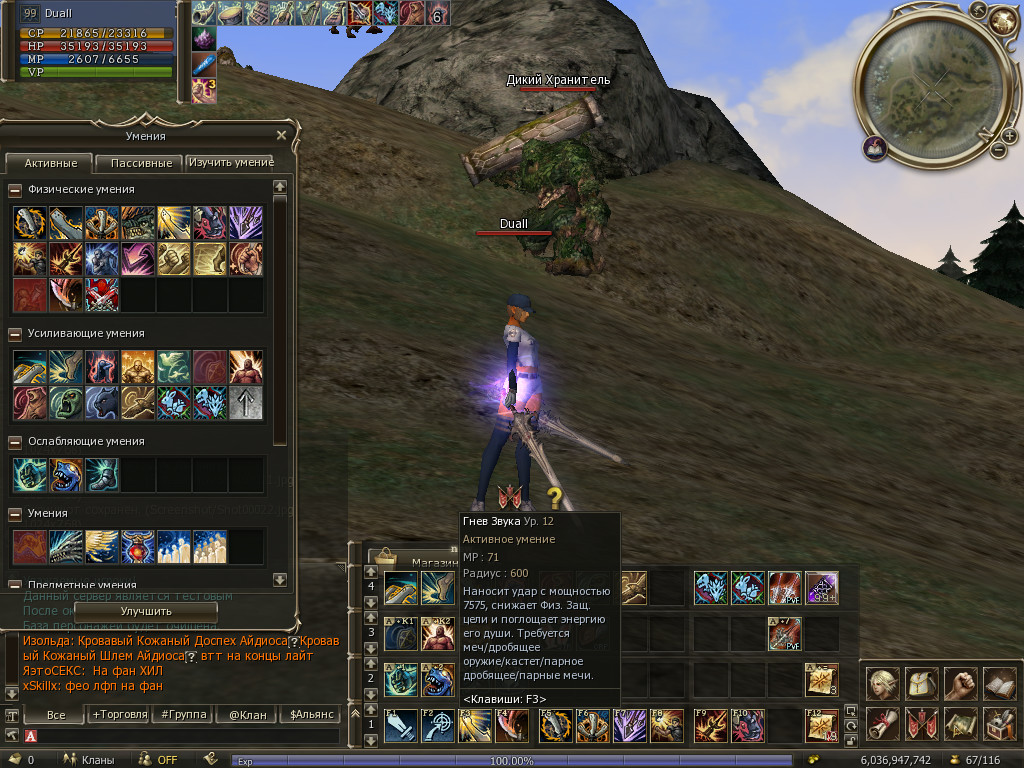Select the Активные skills tab
The width and height of the screenshot is (1024, 768).
(49, 162)
